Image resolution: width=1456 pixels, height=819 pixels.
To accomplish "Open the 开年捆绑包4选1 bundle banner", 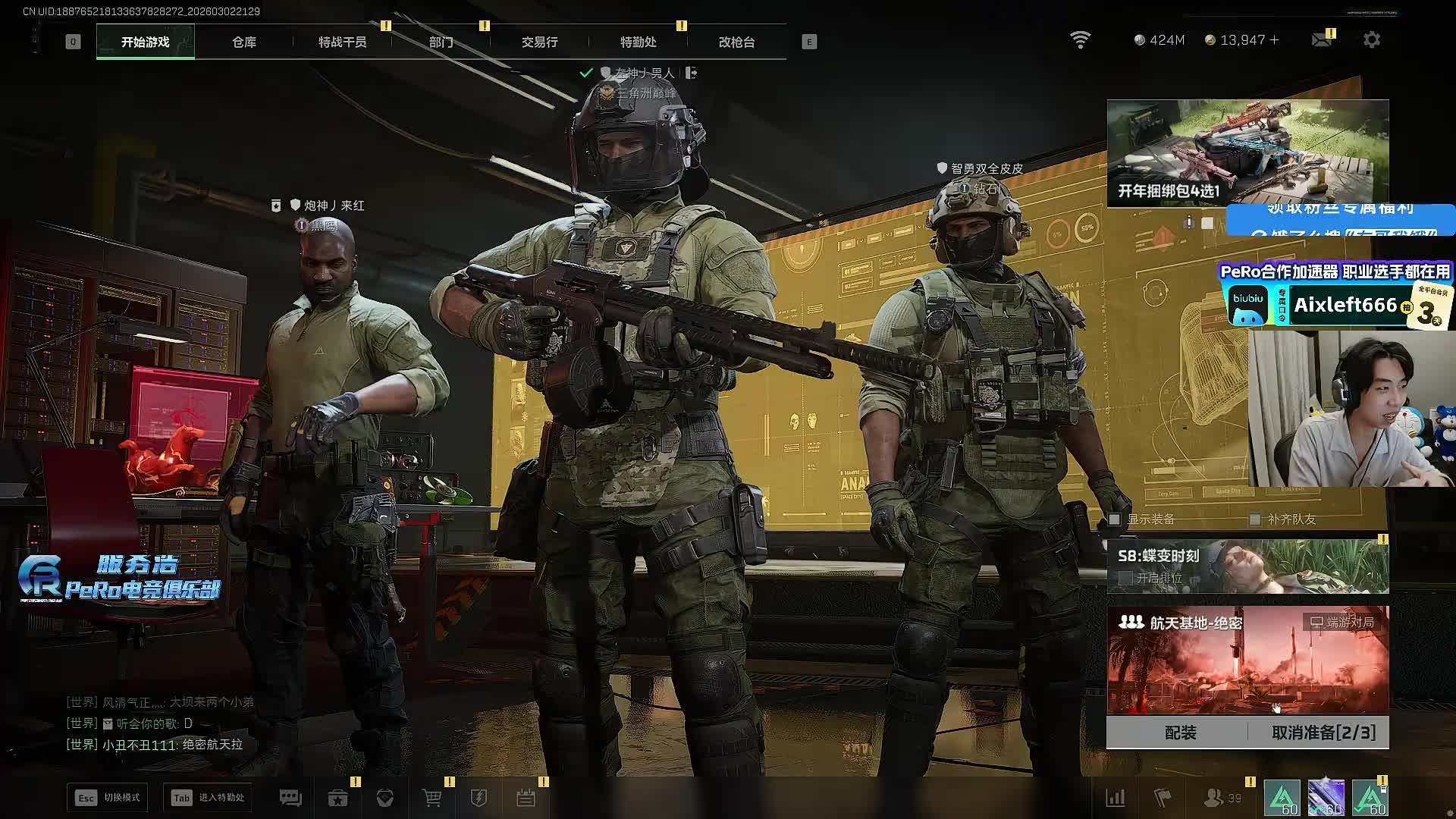I will pyautogui.click(x=1247, y=153).
